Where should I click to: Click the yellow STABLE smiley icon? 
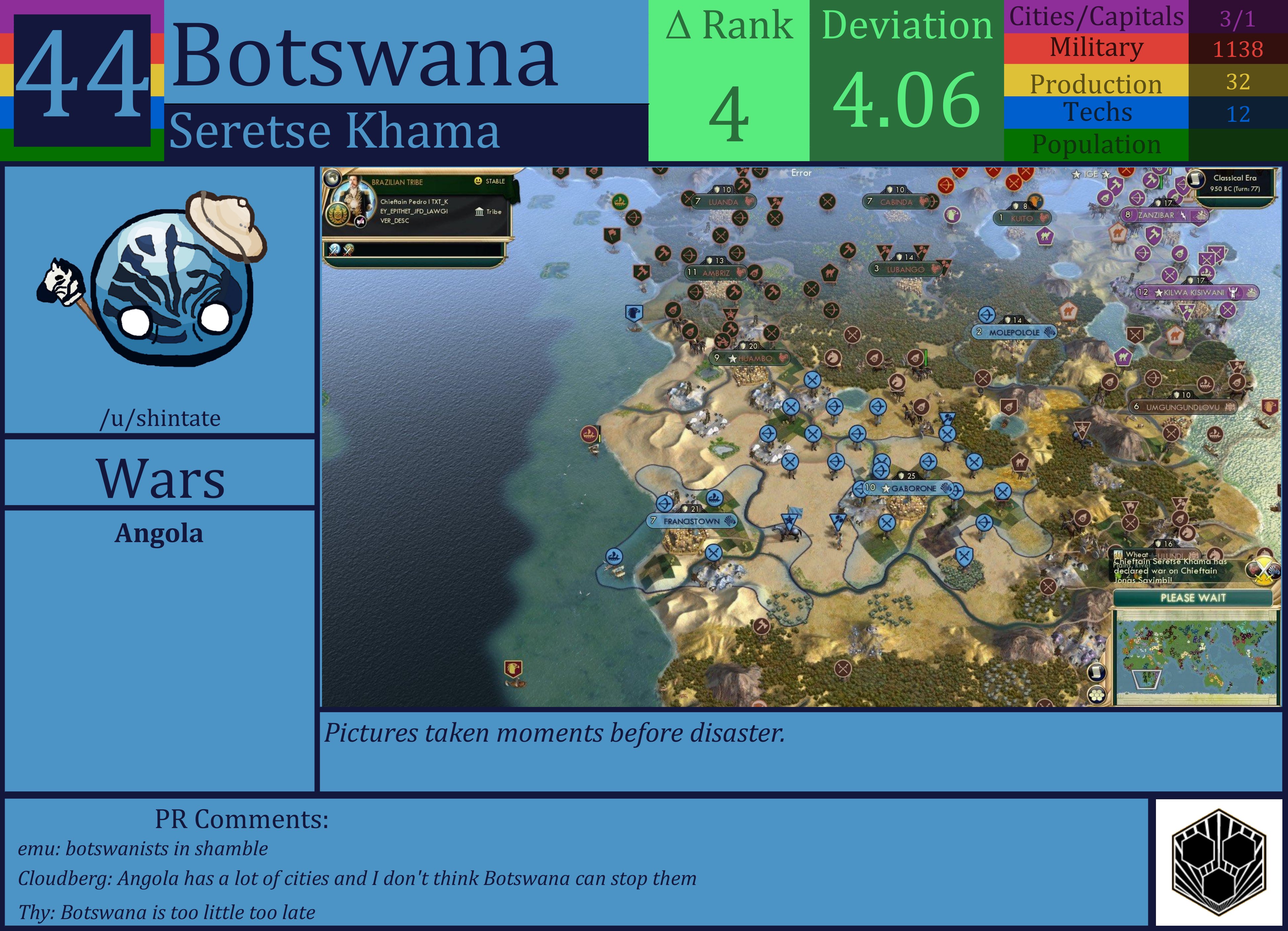click(478, 181)
